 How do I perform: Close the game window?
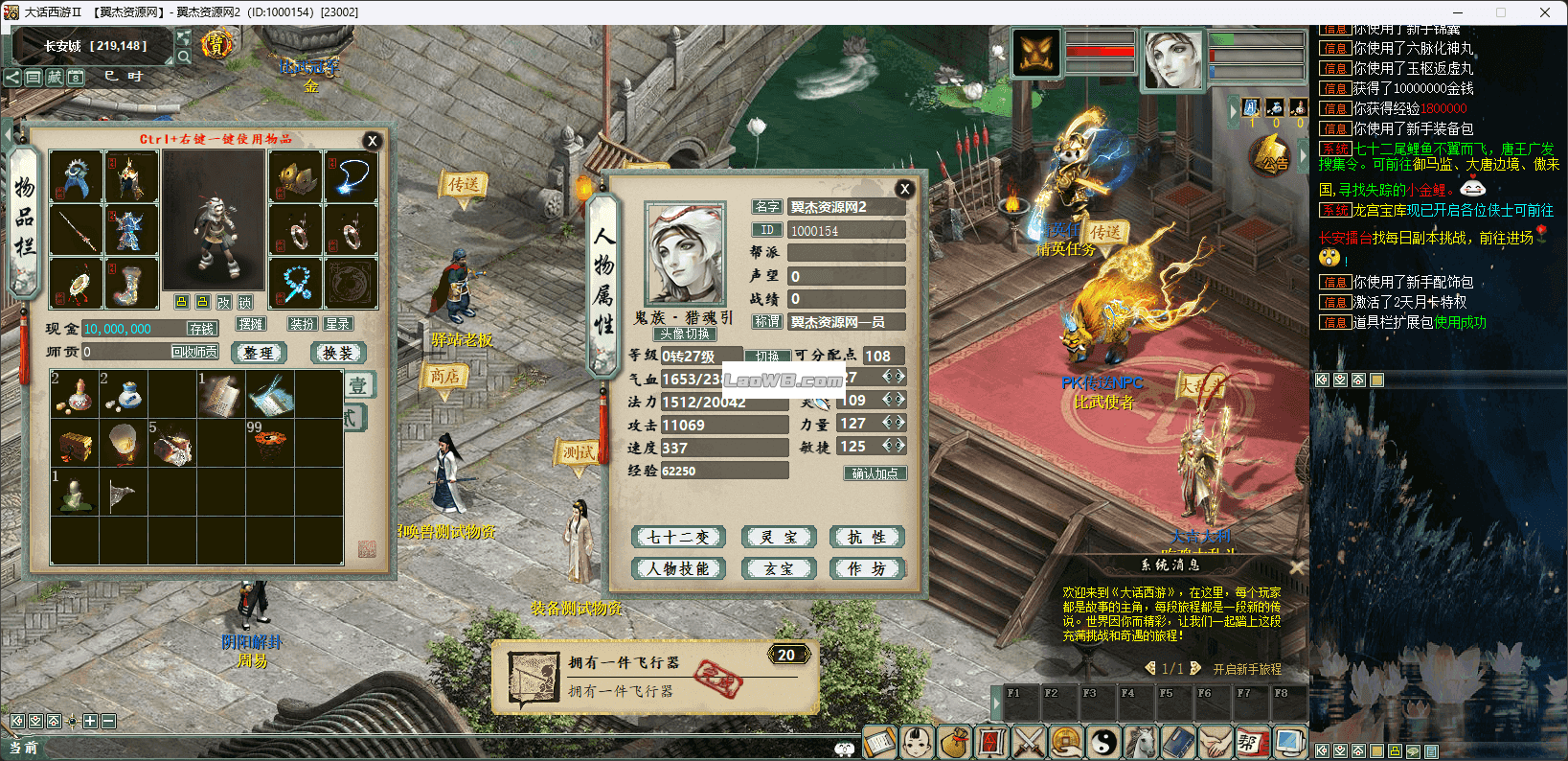pyautogui.click(x=1544, y=12)
